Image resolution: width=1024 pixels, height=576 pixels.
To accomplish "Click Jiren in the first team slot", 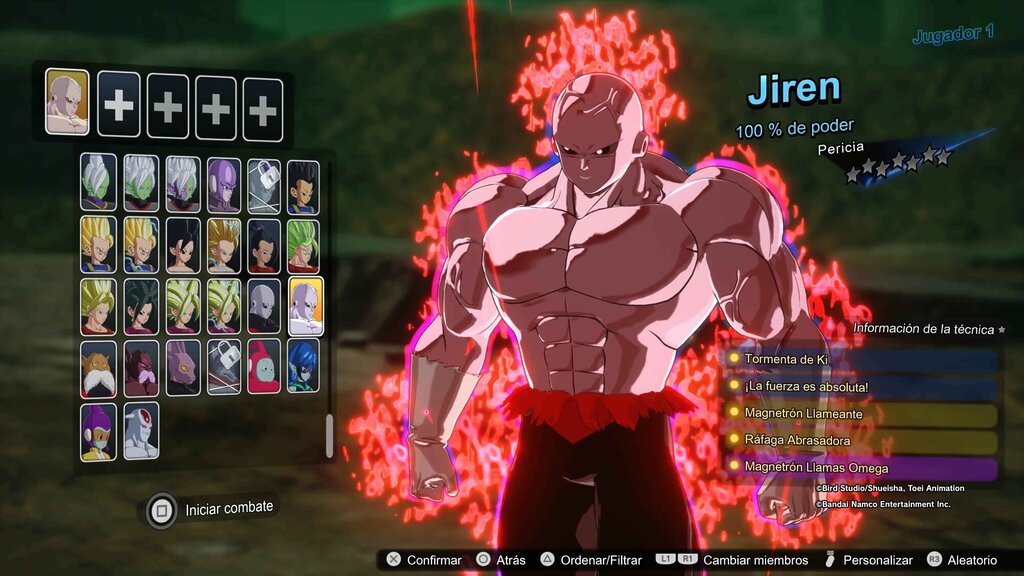I will (x=67, y=103).
